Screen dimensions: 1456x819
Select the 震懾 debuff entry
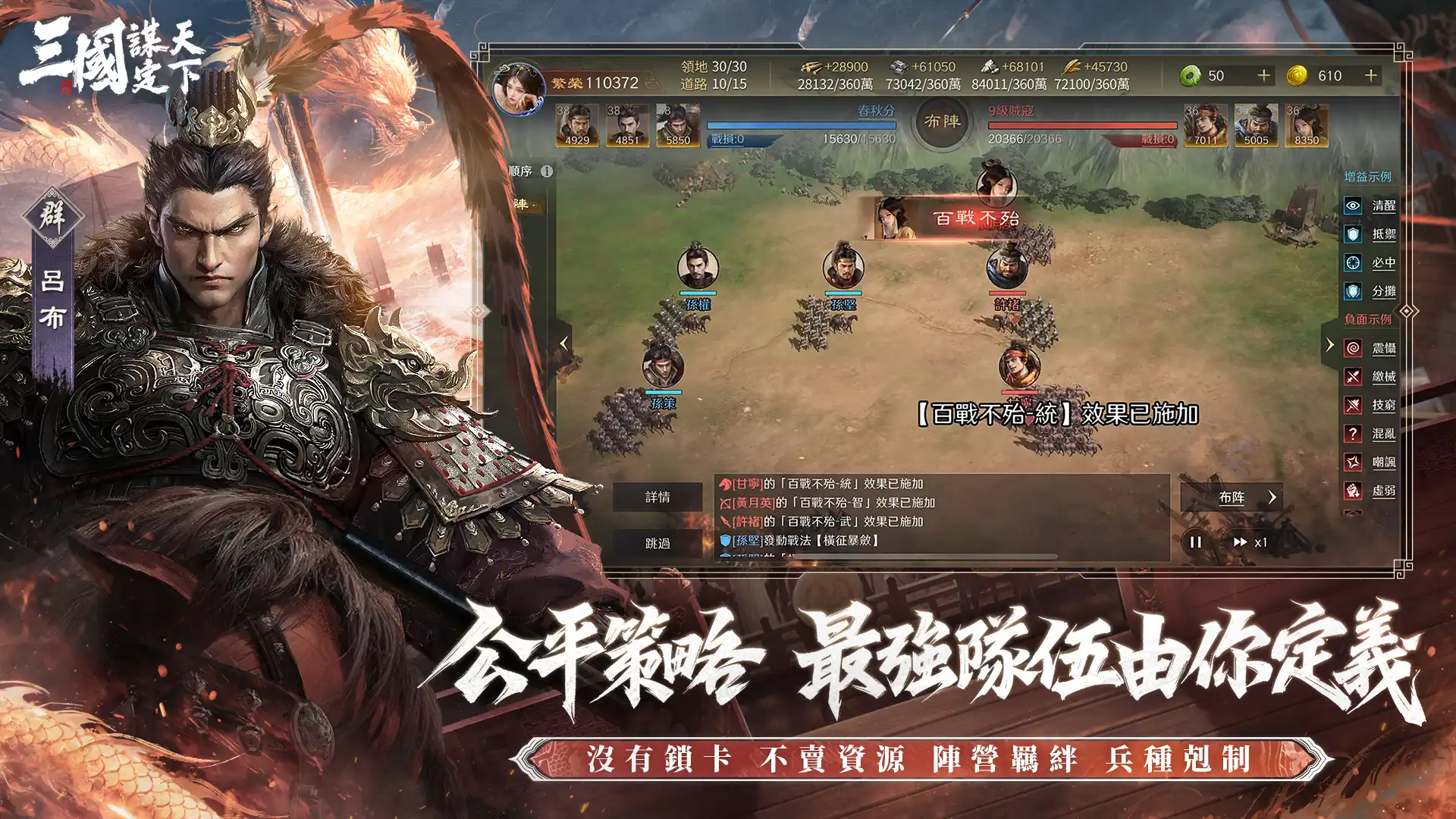coord(1370,348)
